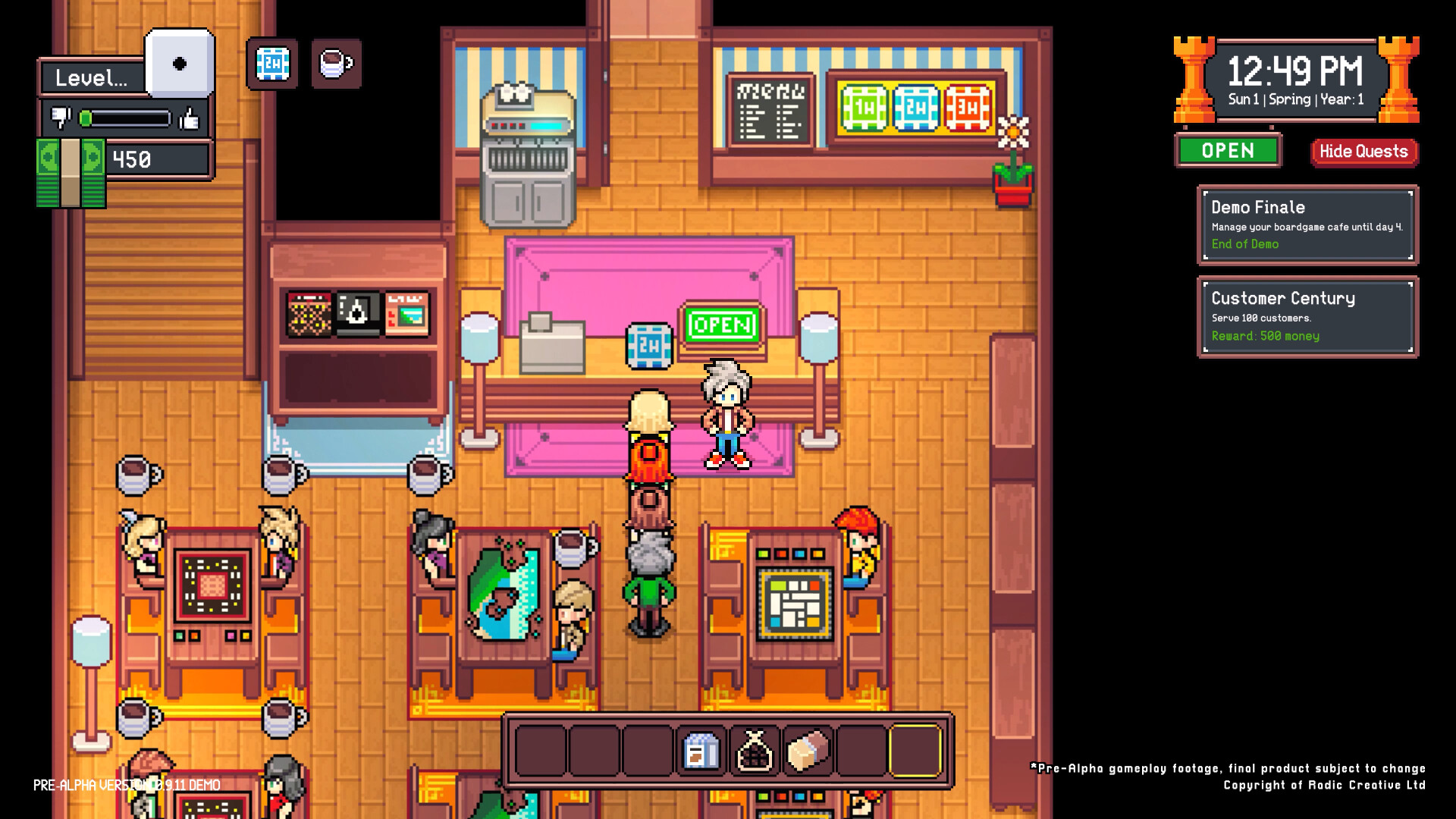Select the 2H board game icon in the top toolbar
This screenshot has width=1456, height=819.
tap(271, 64)
